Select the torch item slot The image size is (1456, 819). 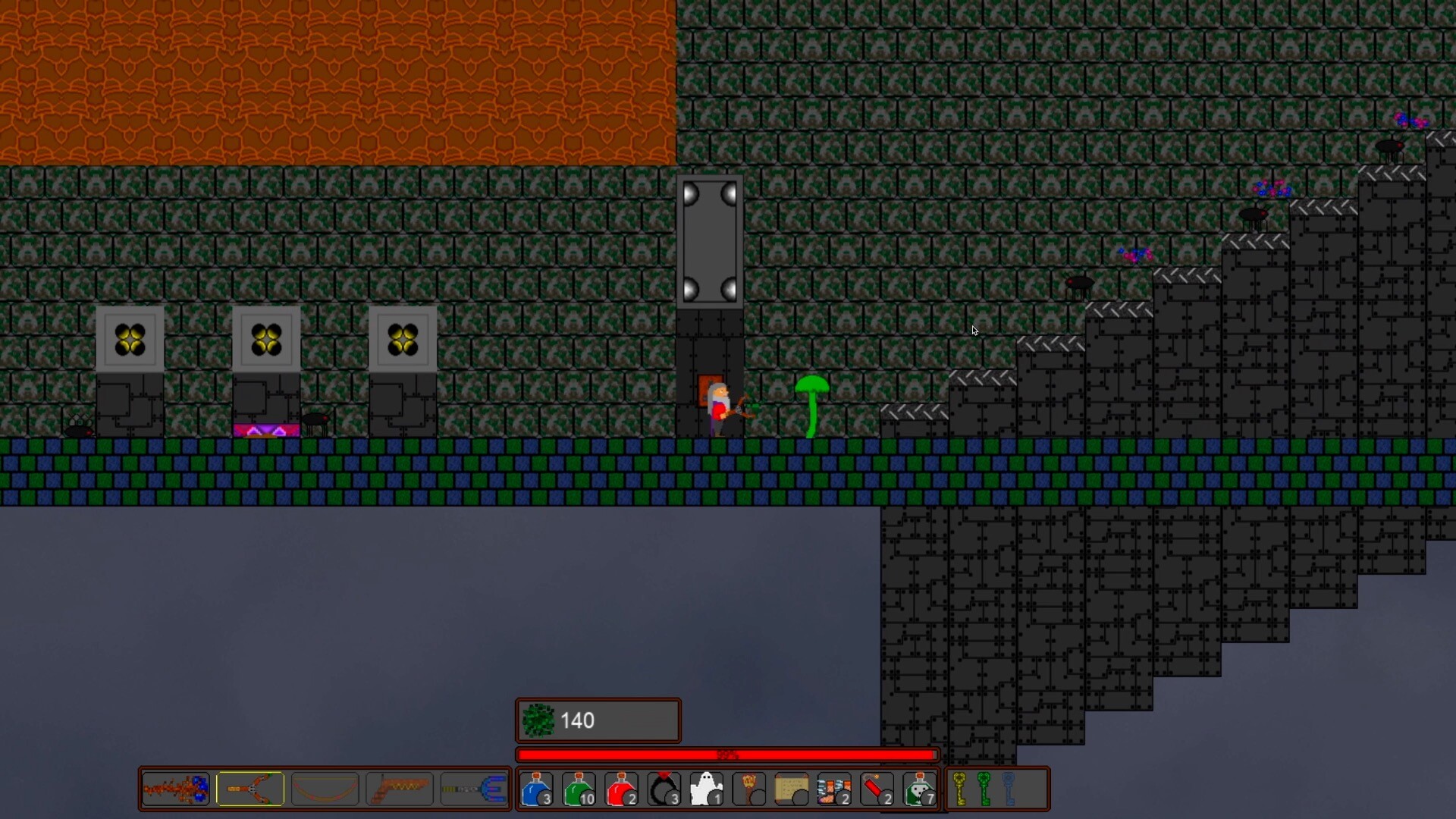pyautogui.click(x=749, y=789)
